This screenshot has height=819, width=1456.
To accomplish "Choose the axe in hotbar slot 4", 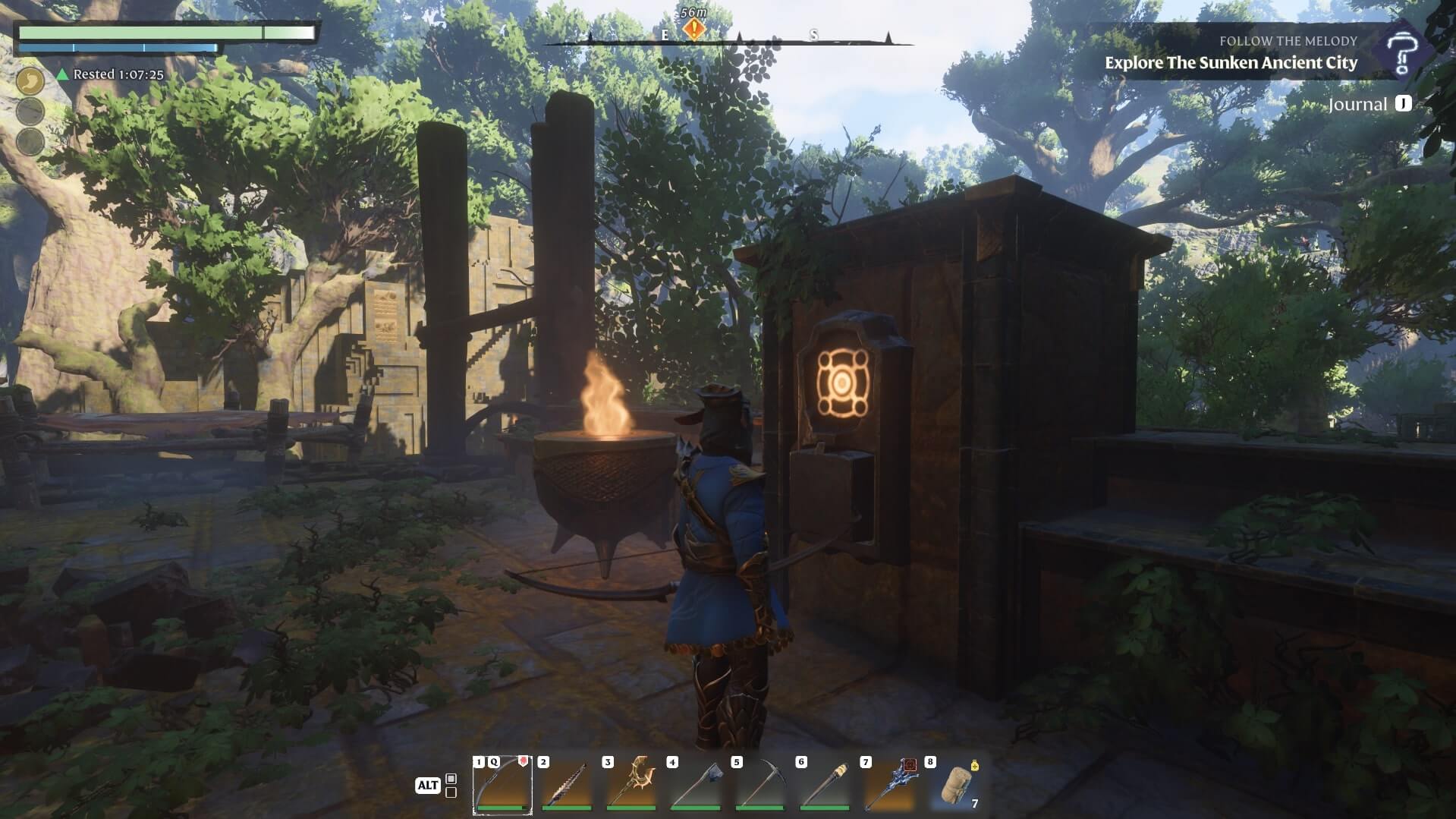I will (695, 785).
